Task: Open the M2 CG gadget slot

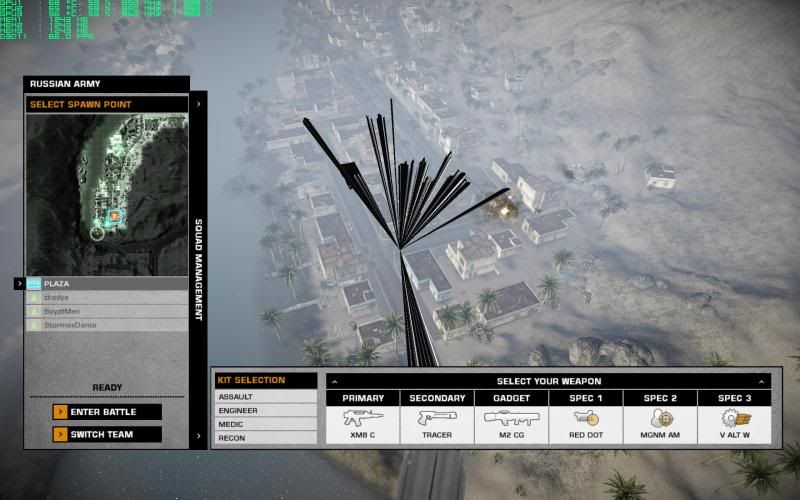Action: 511,418
